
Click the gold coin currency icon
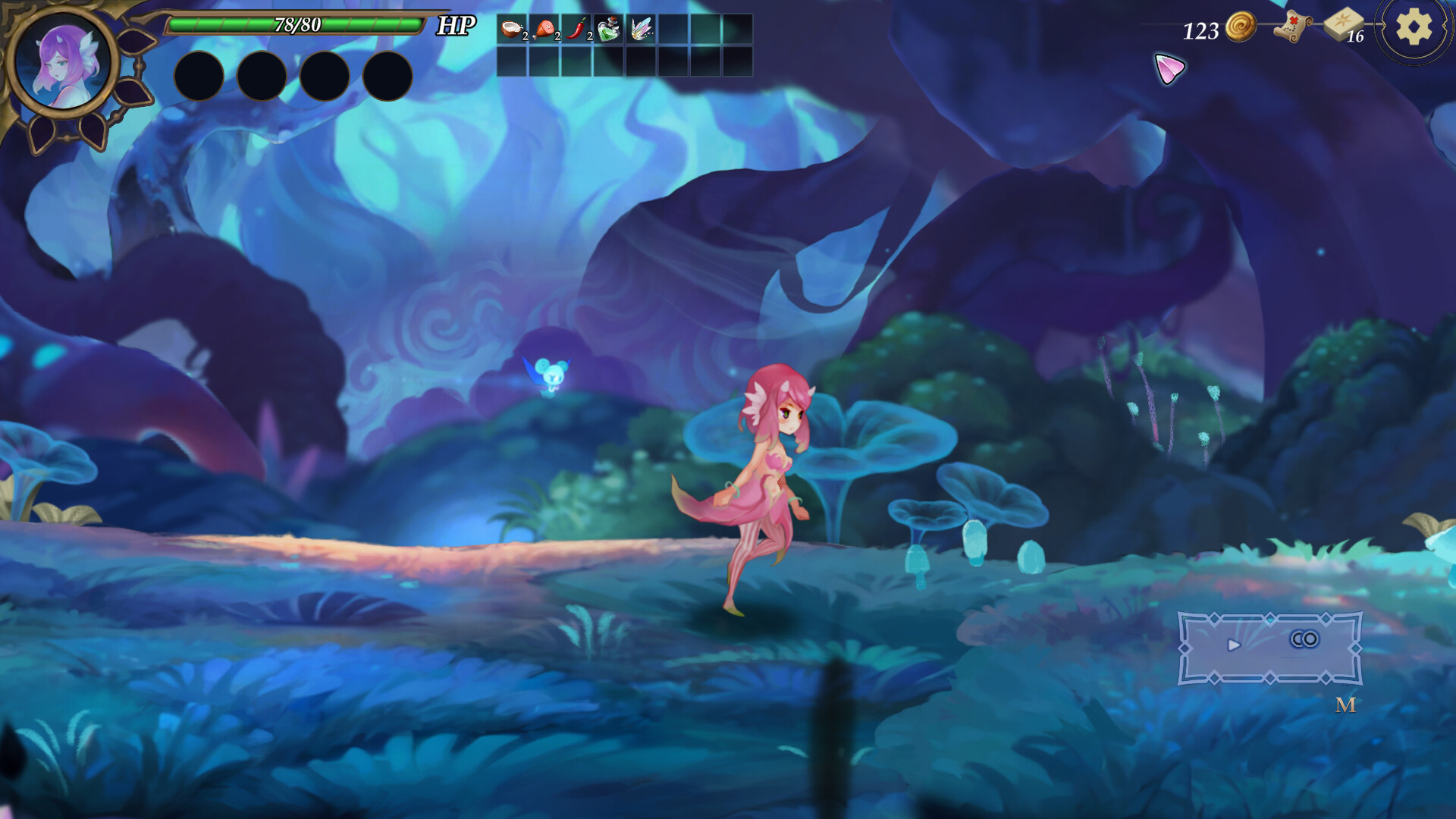1238,30
